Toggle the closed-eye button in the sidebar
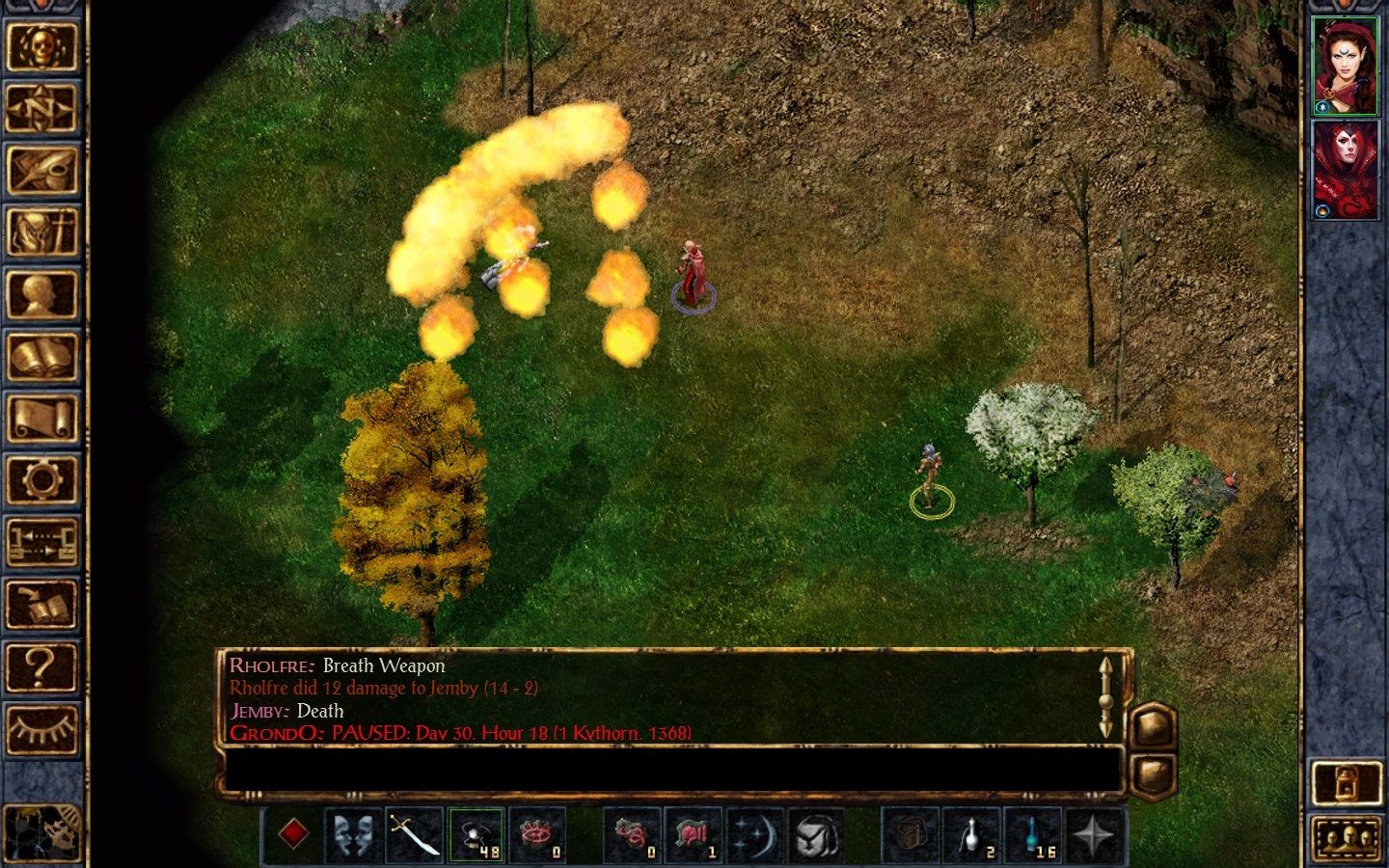The height and width of the screenshot is (868, 1389). (x=41, y=727)
